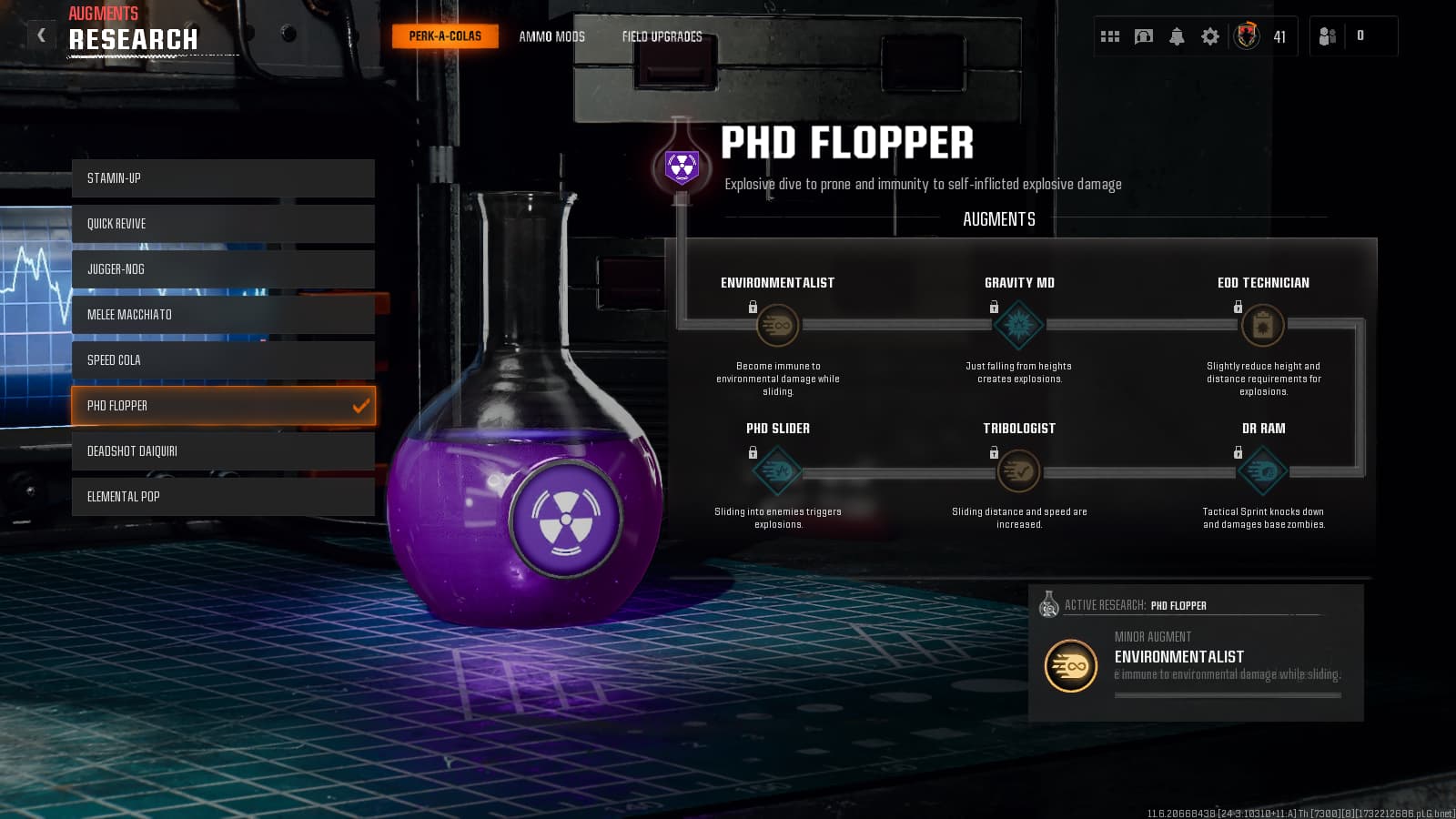Select the Perk-A-Colas tab

pos(445,36)
